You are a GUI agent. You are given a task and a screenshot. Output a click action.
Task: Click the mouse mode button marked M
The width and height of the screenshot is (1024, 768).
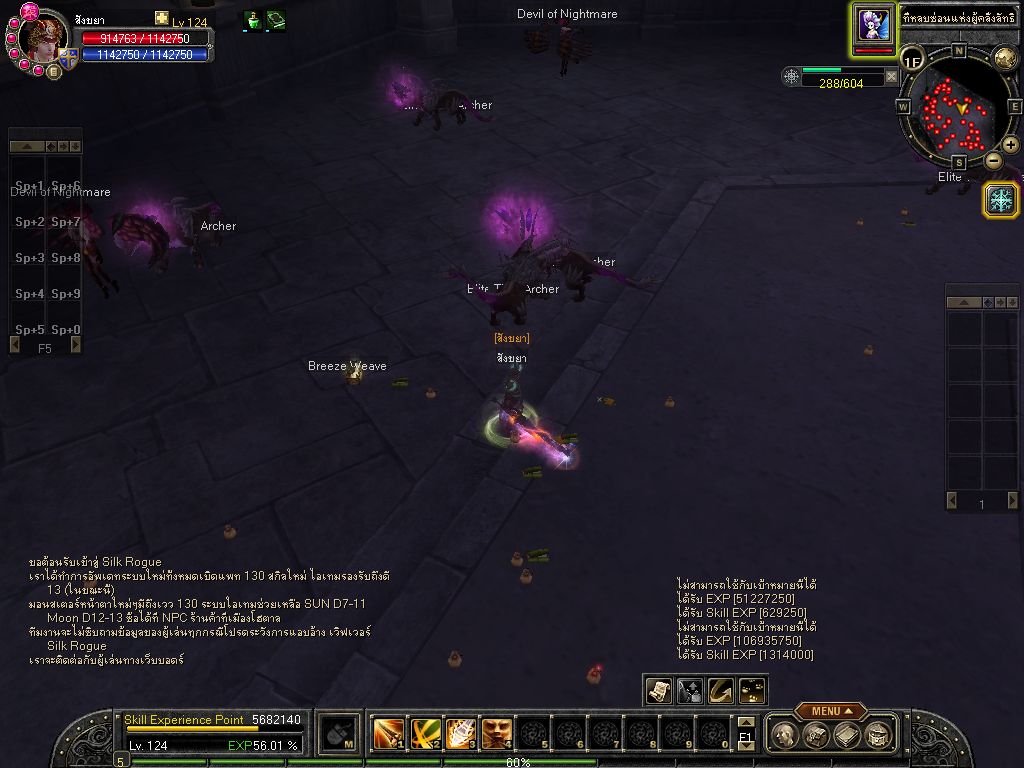coord(340,734)
